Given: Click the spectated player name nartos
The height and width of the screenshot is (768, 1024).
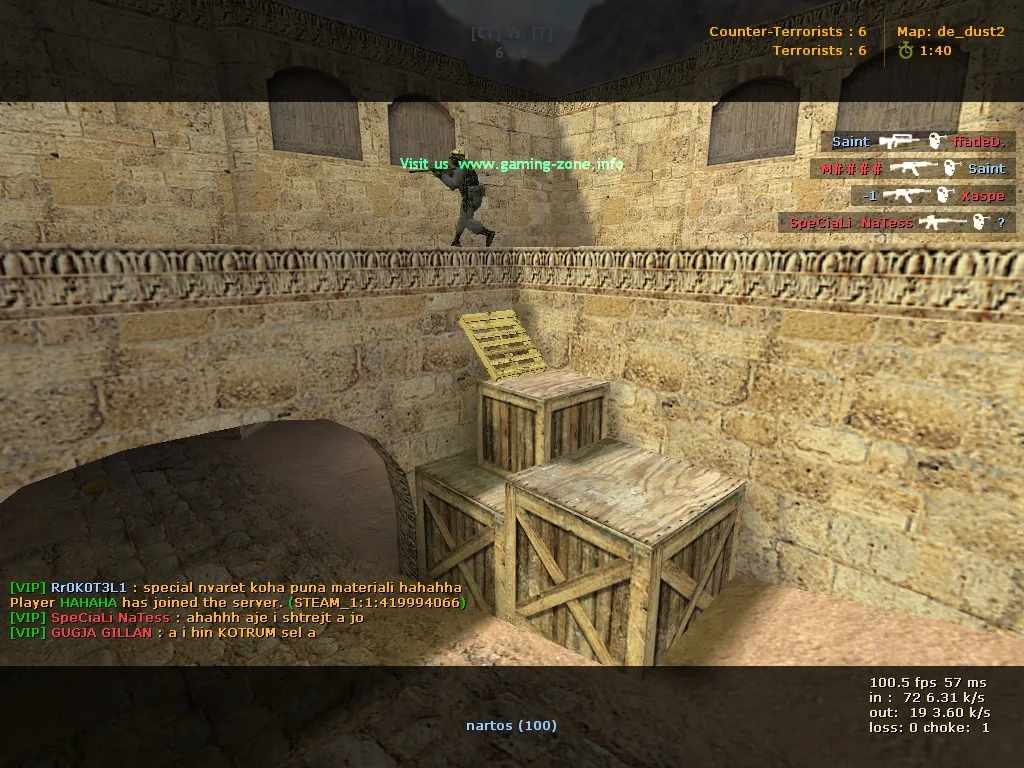Looking at the screenshot, I should click(x=511, y=725).
